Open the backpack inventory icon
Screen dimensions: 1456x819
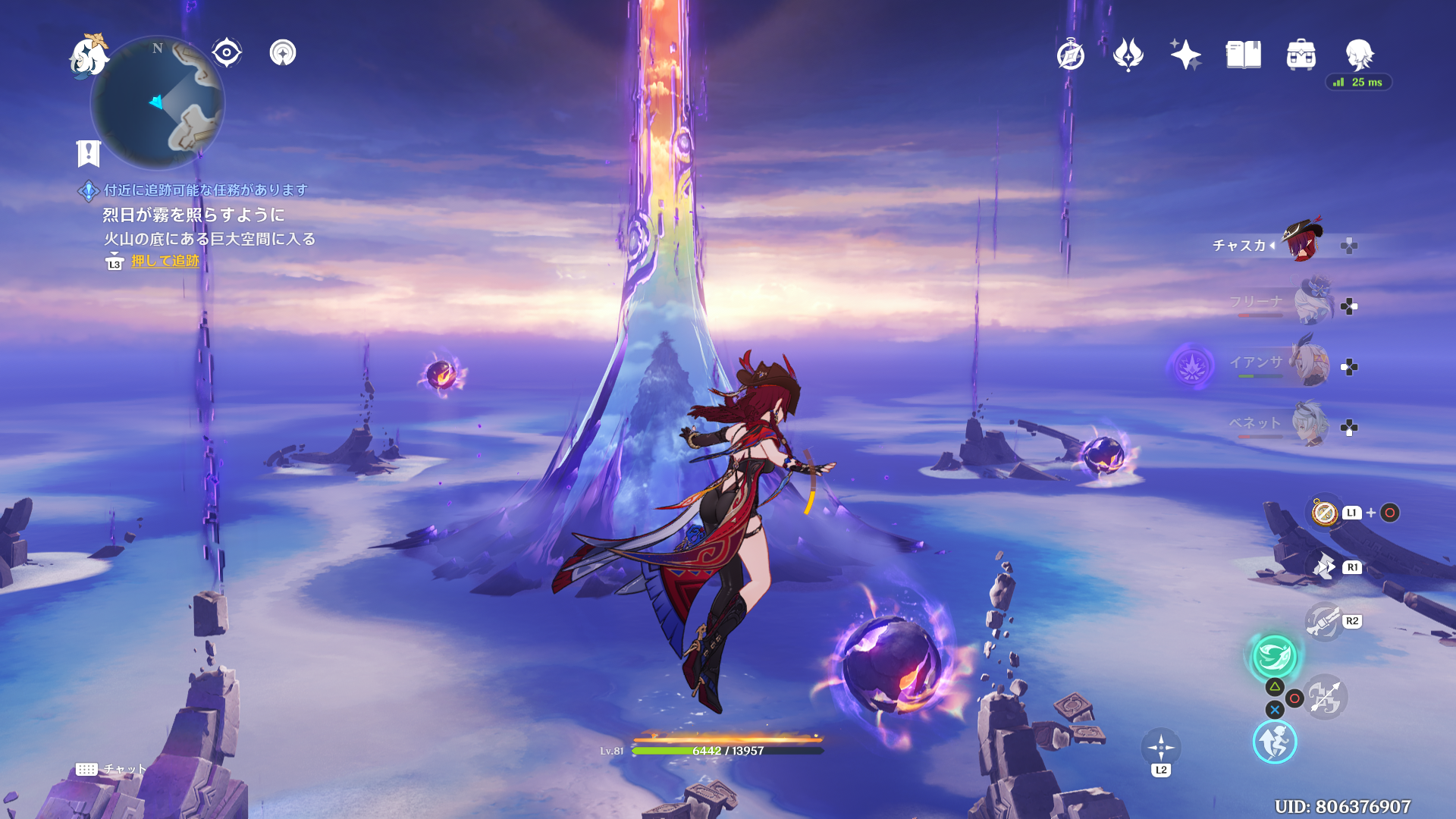1301,55
